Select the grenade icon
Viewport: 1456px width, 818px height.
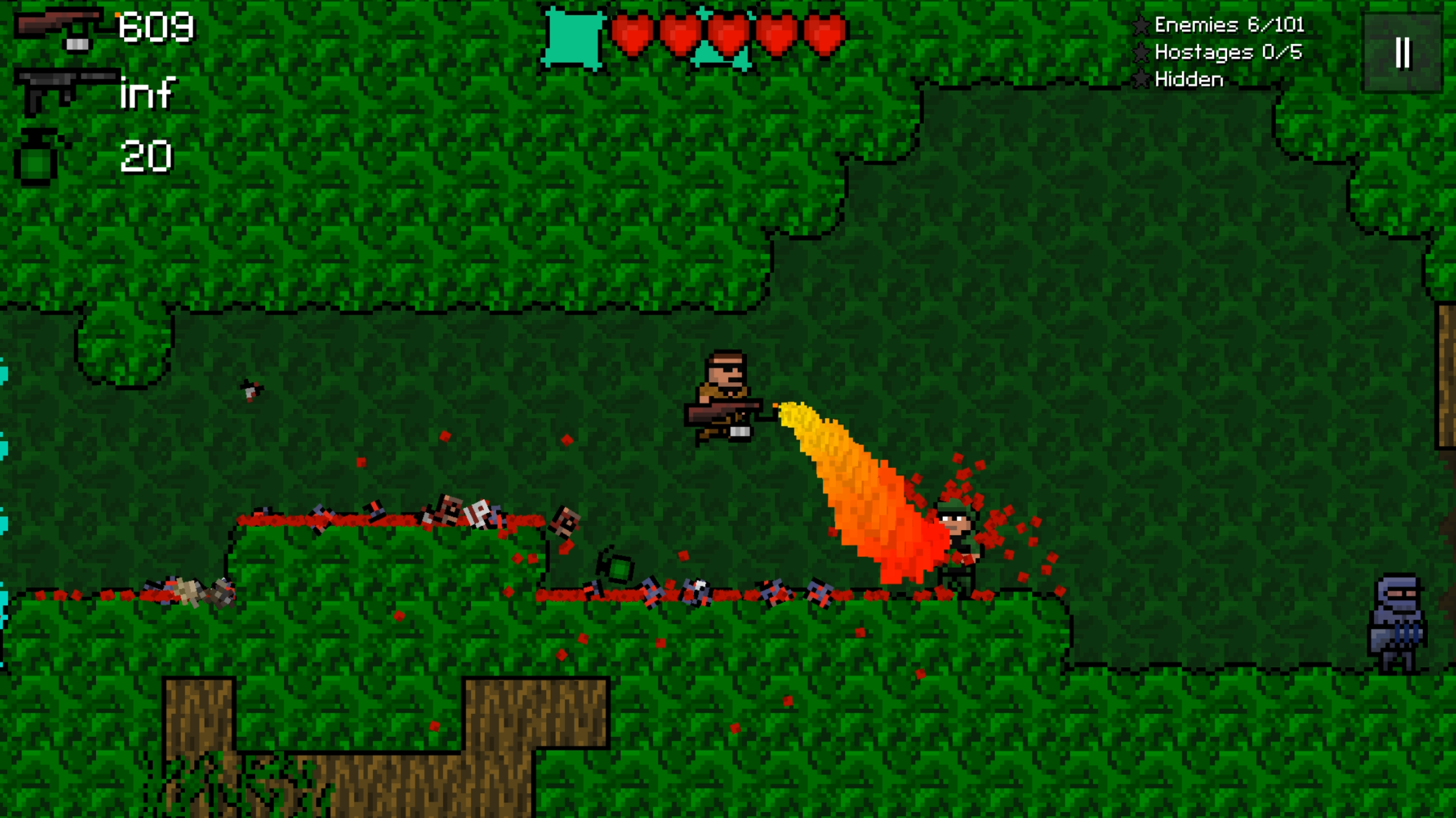[x=36, y=157]
